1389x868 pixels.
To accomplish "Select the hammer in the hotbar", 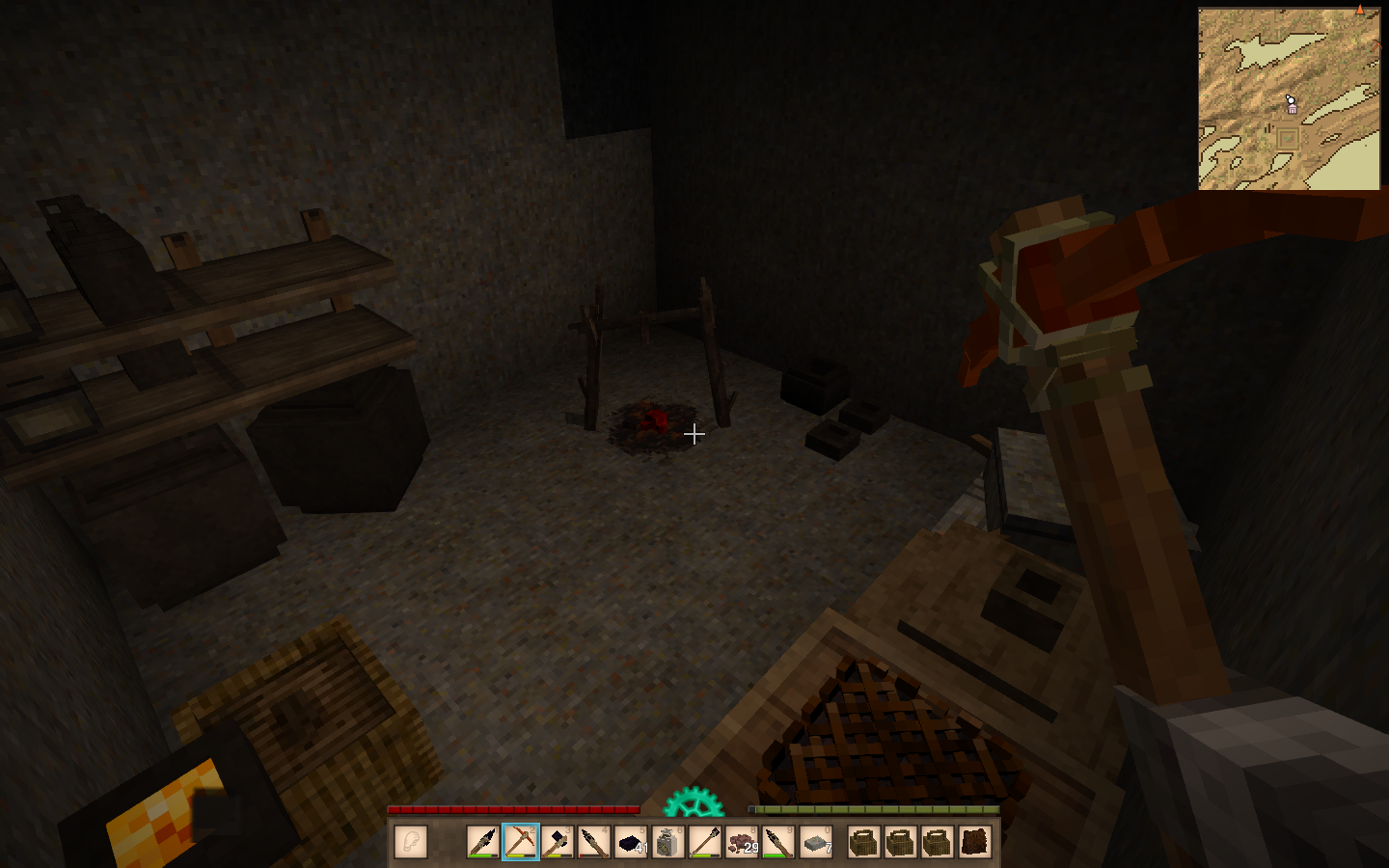I will click(558, 842).
